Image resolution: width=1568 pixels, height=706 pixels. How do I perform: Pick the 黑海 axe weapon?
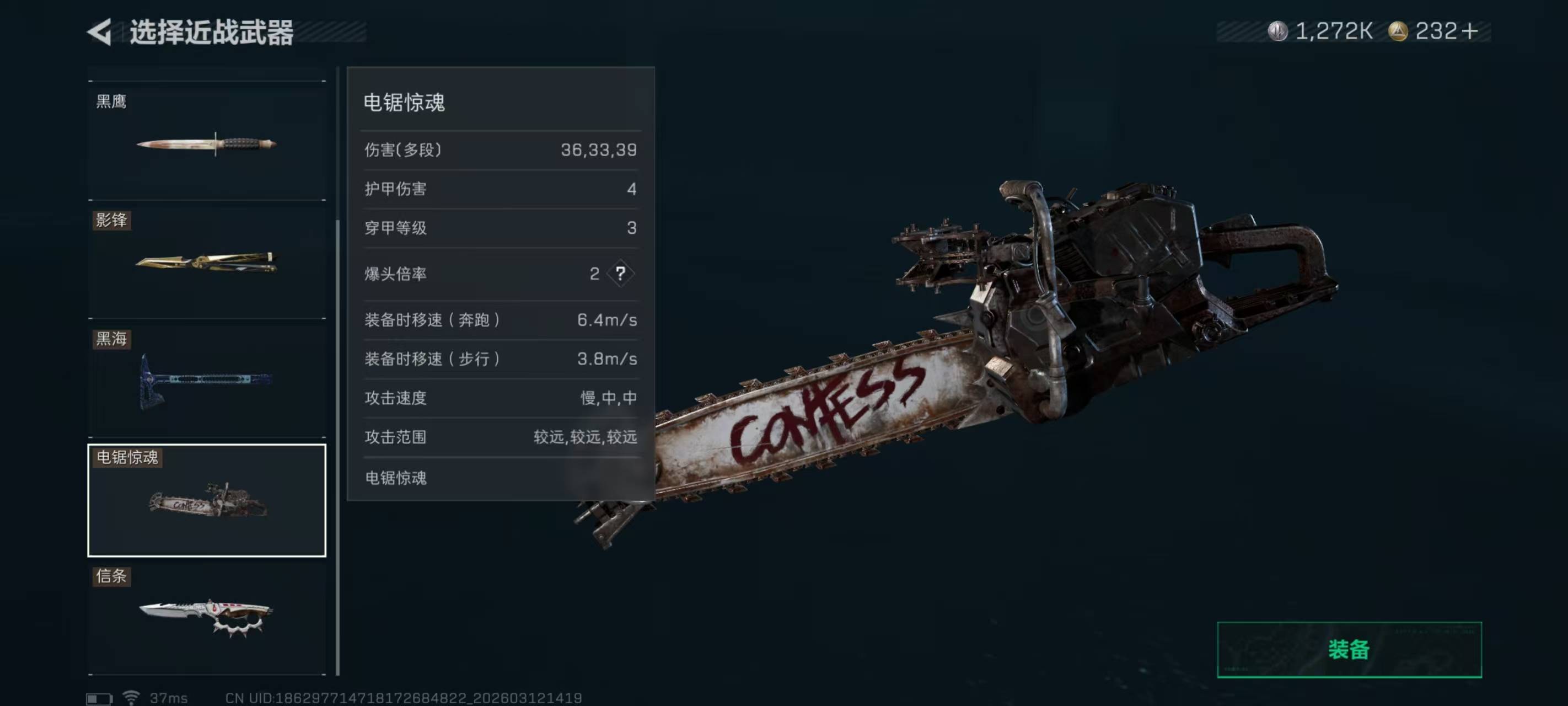click(x=207, y=381)
